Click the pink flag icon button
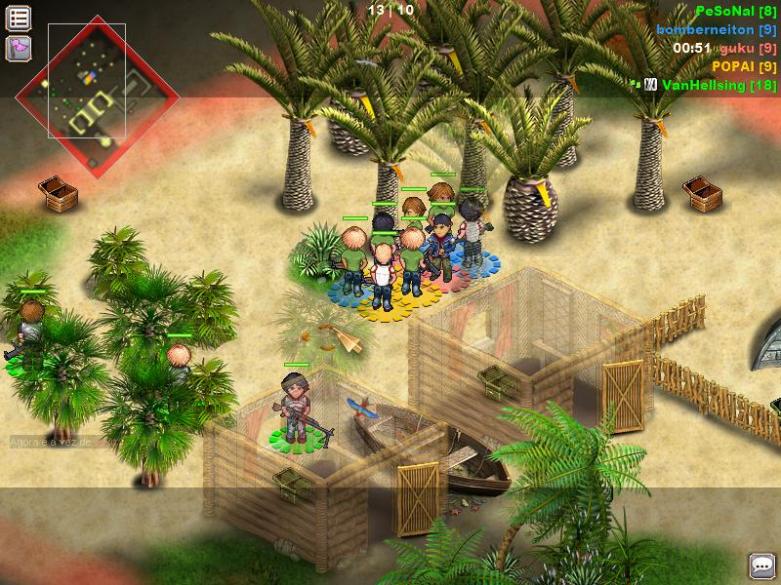This screenshot has width=781, height=585. coord(18,48)
